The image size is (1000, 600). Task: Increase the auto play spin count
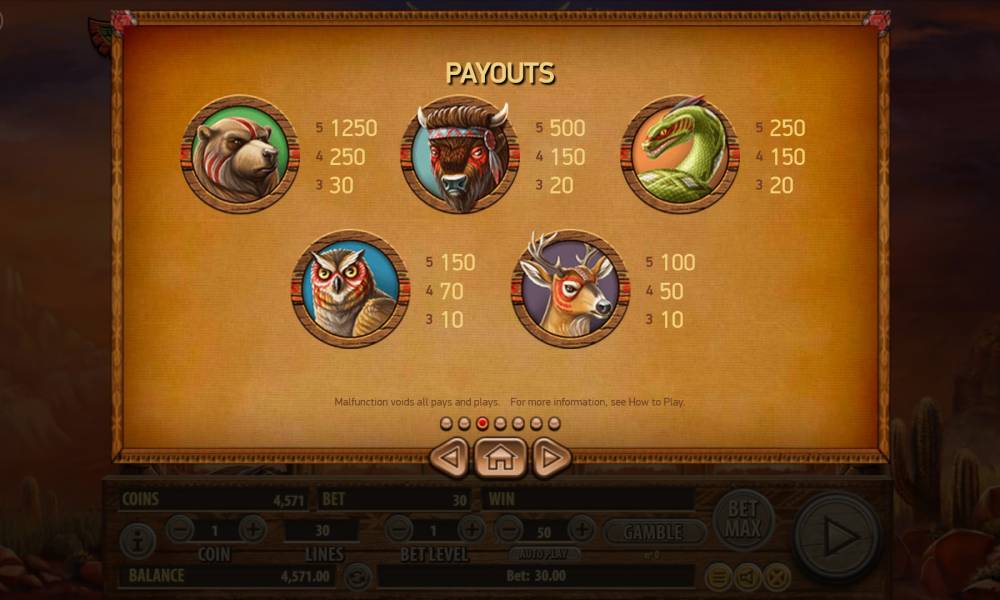pos(581,529)
